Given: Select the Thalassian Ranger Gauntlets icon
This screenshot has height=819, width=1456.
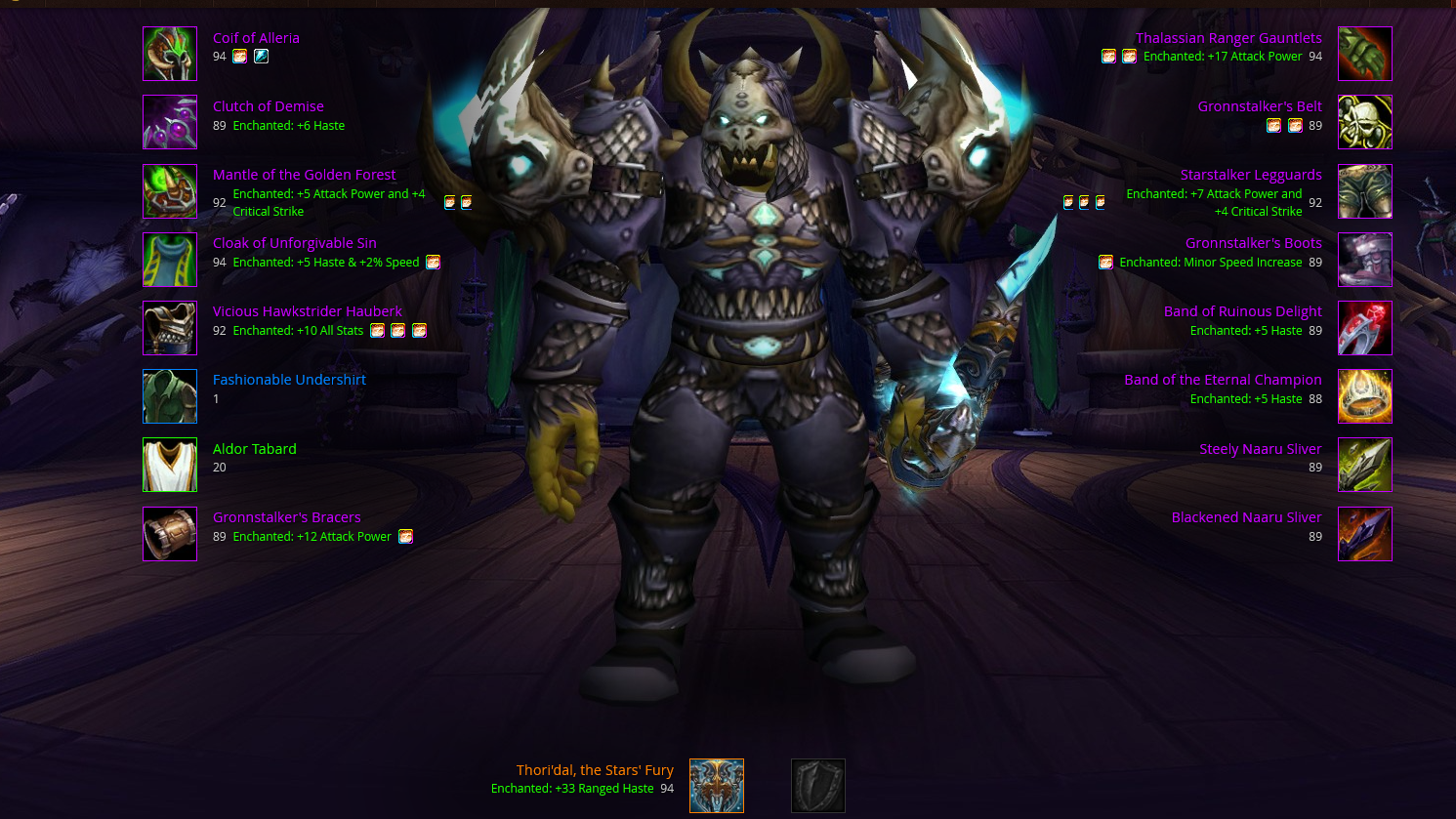Looking at the screenshot, I should coord(1364,54).
